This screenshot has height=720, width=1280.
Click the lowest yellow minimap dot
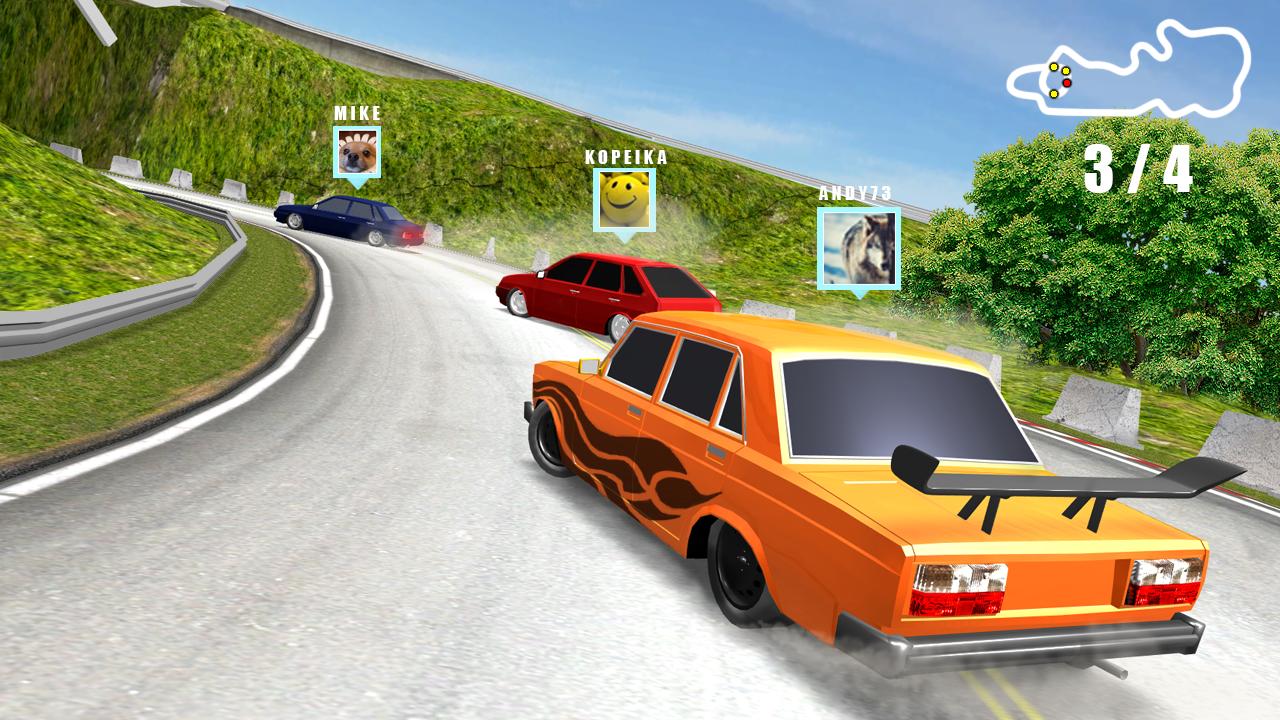[x=1054, y=94]
